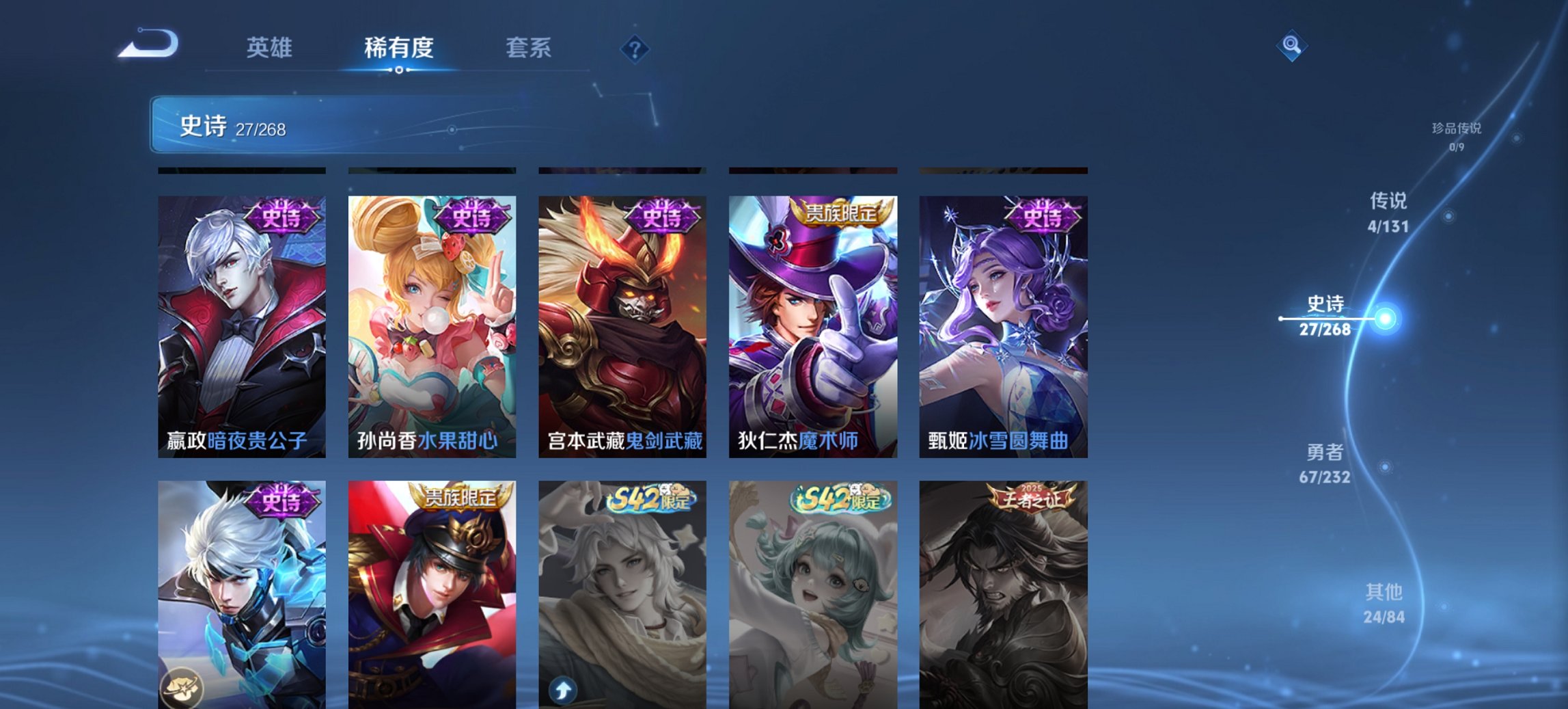Open help via the question mark icon
Viewport: 1568px width, 709px height.
tap(635, 48)
